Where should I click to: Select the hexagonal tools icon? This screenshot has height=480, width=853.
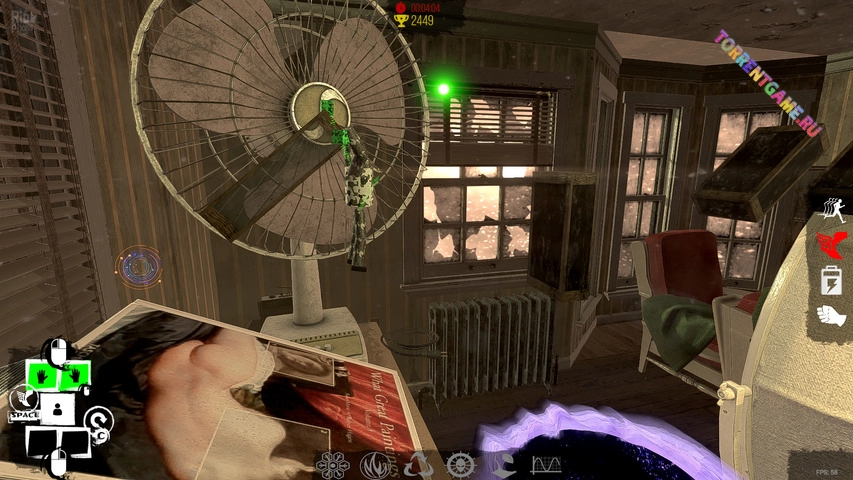pyautogui.click(x=331, y=465)
